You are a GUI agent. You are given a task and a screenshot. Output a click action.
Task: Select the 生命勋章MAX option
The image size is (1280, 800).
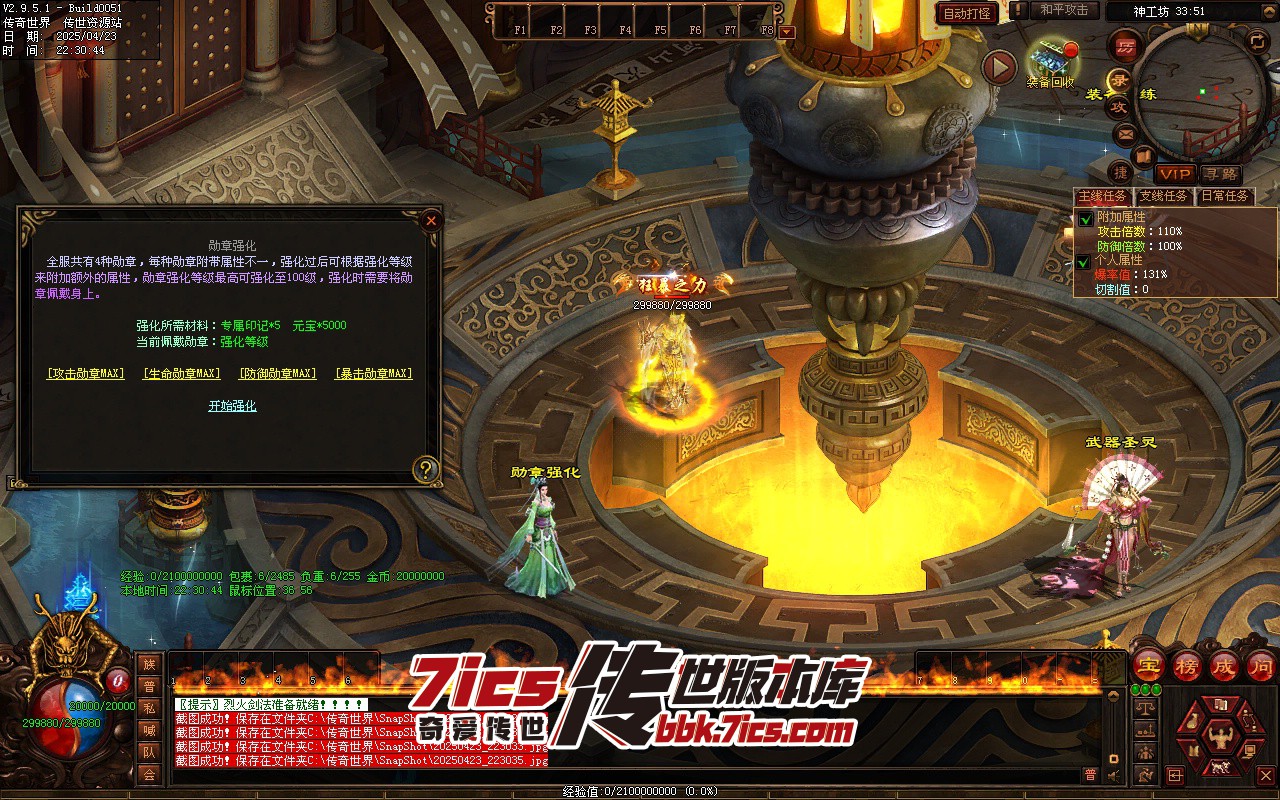(x=181, y=374)
